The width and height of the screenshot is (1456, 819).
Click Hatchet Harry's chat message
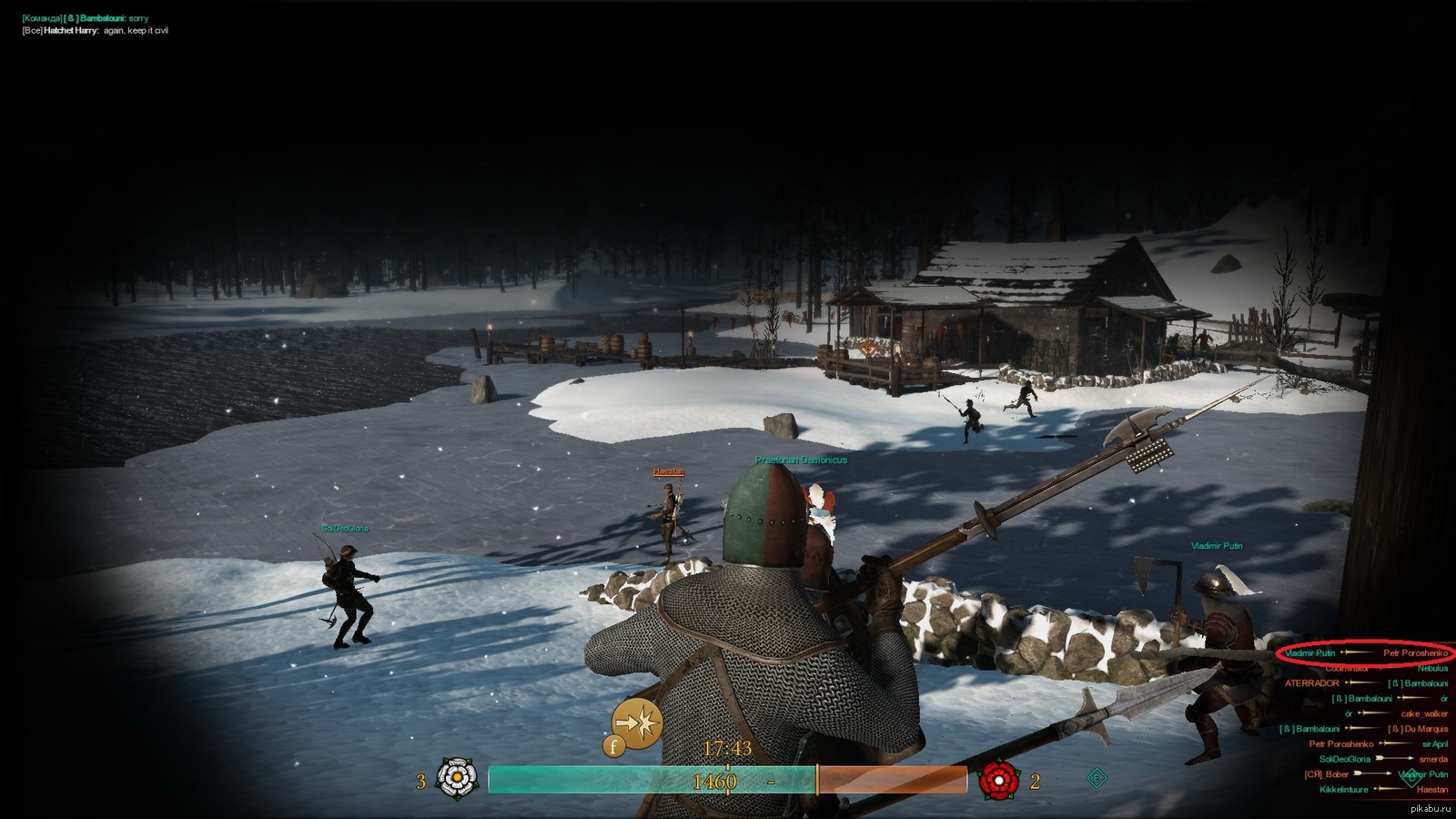click(96, 31)
